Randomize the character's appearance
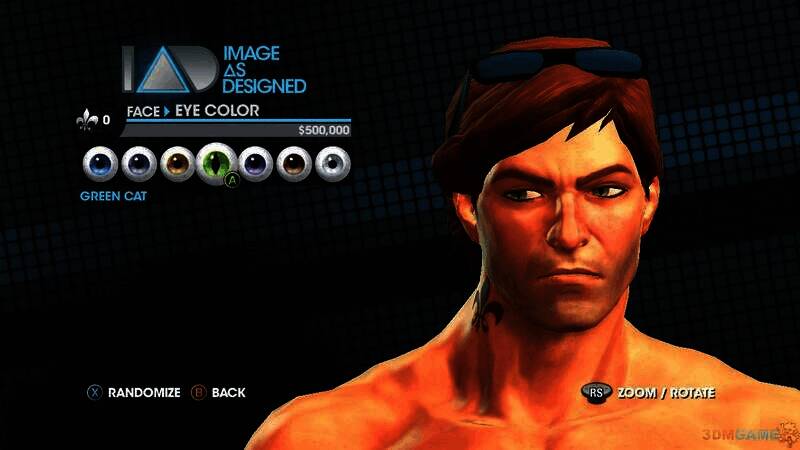This screenshot has width=800, height=450. pyautogui.click(x=134, y=393)
